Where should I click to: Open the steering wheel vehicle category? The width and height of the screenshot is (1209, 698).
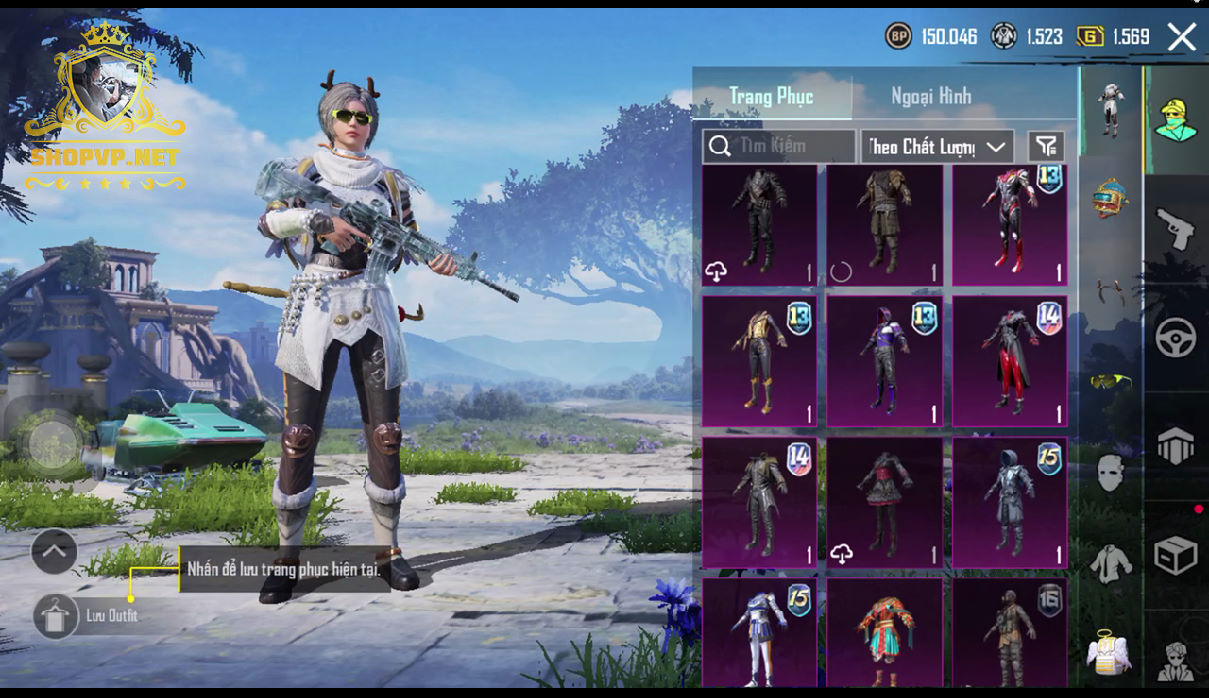(1176, 338)
